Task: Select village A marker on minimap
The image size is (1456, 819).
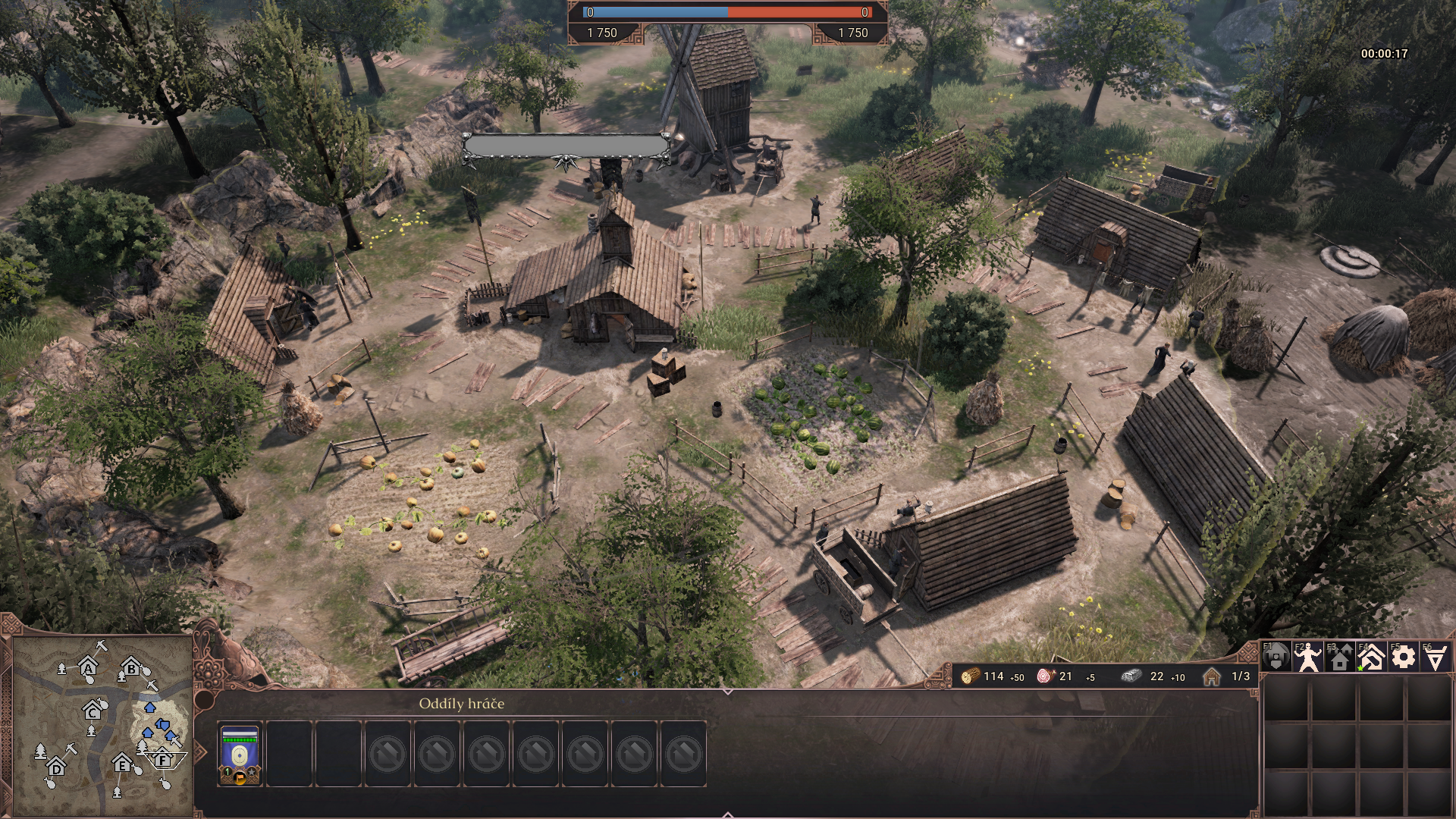Action: pos(89,669)
